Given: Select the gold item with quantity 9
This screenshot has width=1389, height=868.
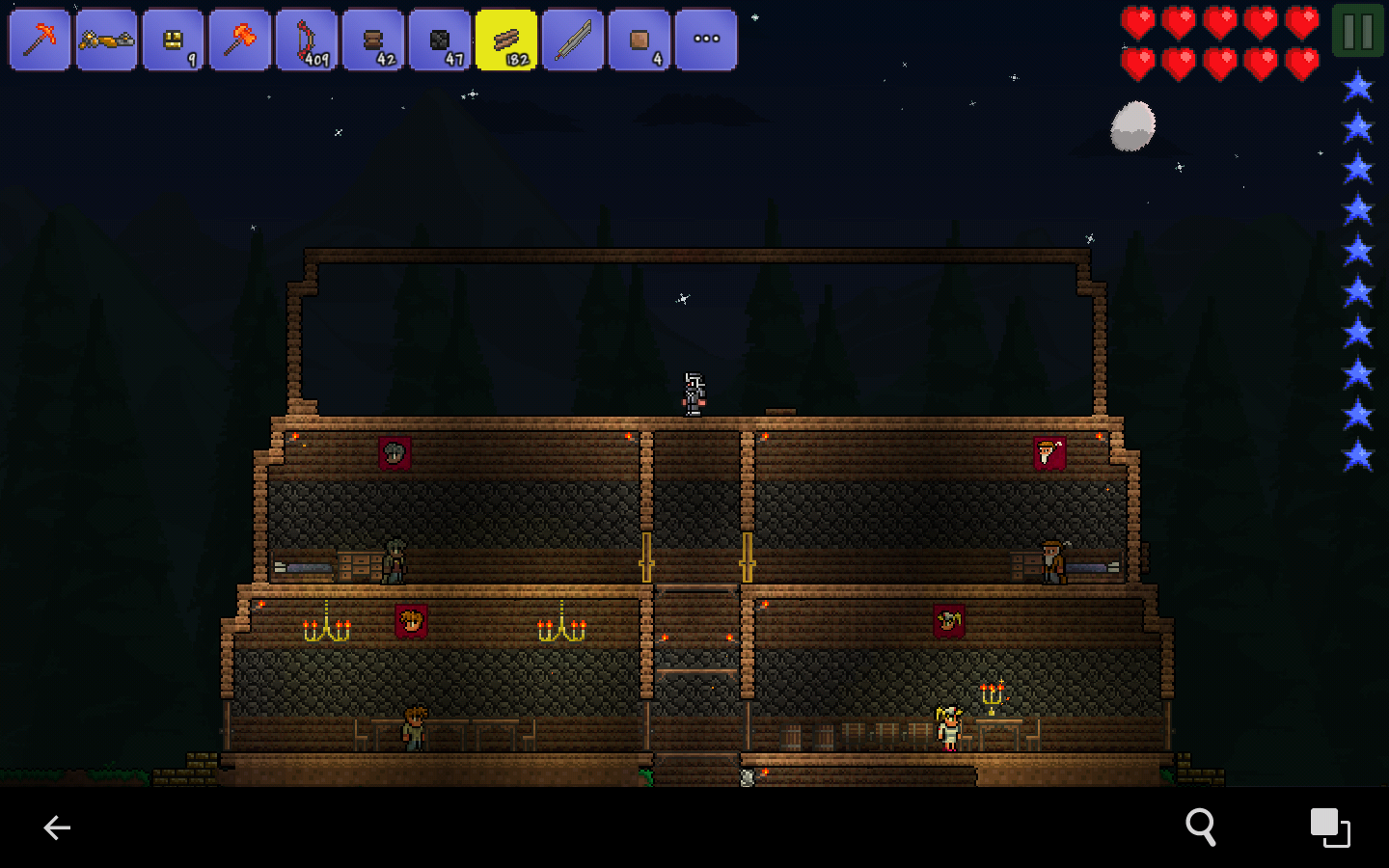Looking at the screenshot, I should click(x=173, y=40).
